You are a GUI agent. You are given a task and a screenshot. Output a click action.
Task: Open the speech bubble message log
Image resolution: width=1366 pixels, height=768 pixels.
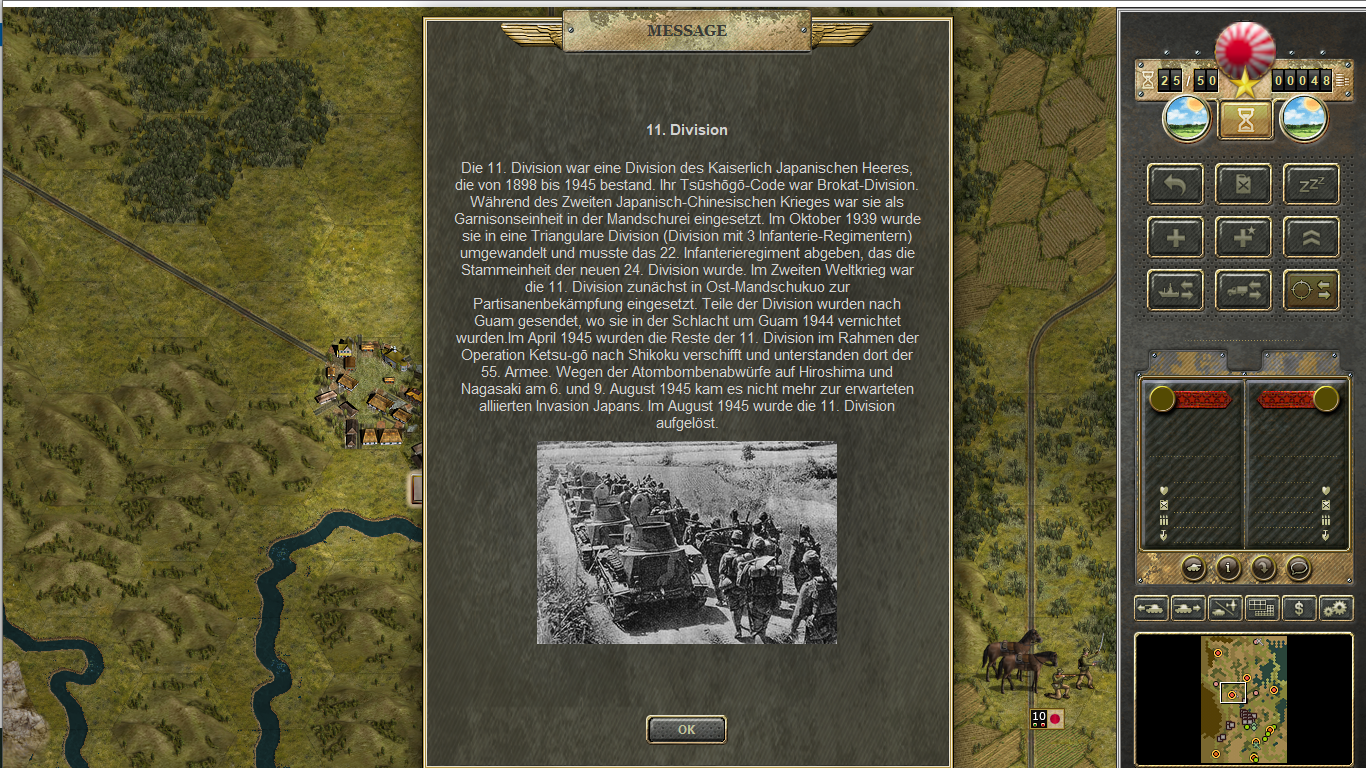tap(1298, 568)
